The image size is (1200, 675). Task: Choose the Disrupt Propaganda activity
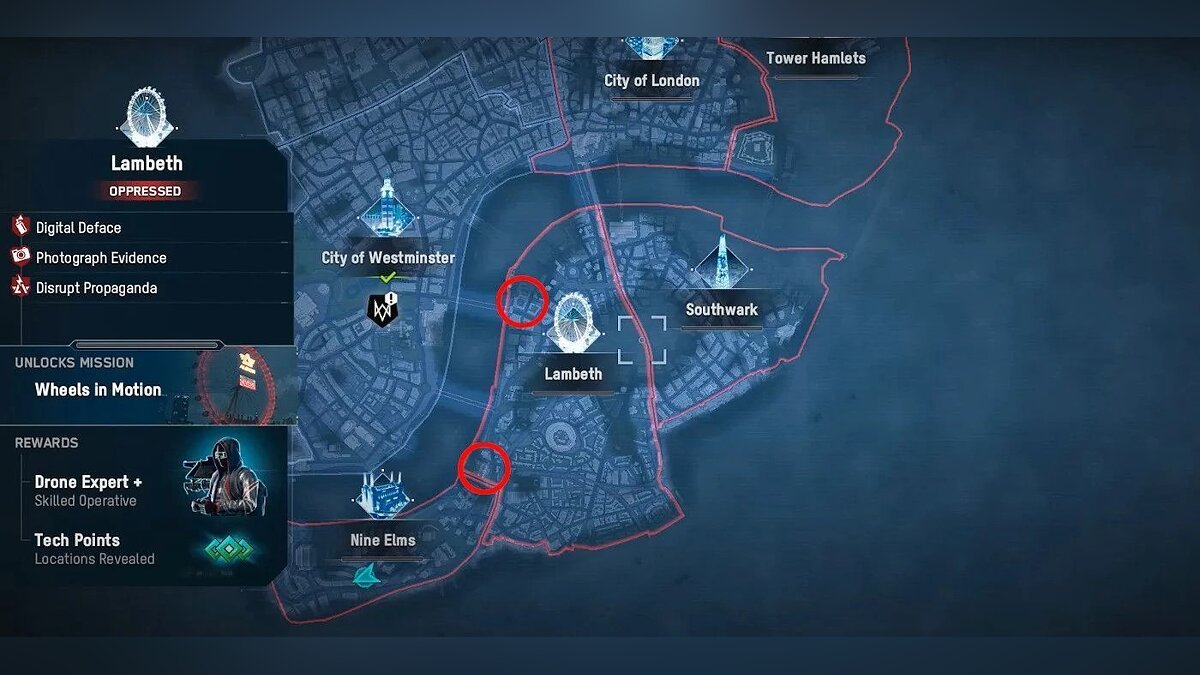point(96,288)
